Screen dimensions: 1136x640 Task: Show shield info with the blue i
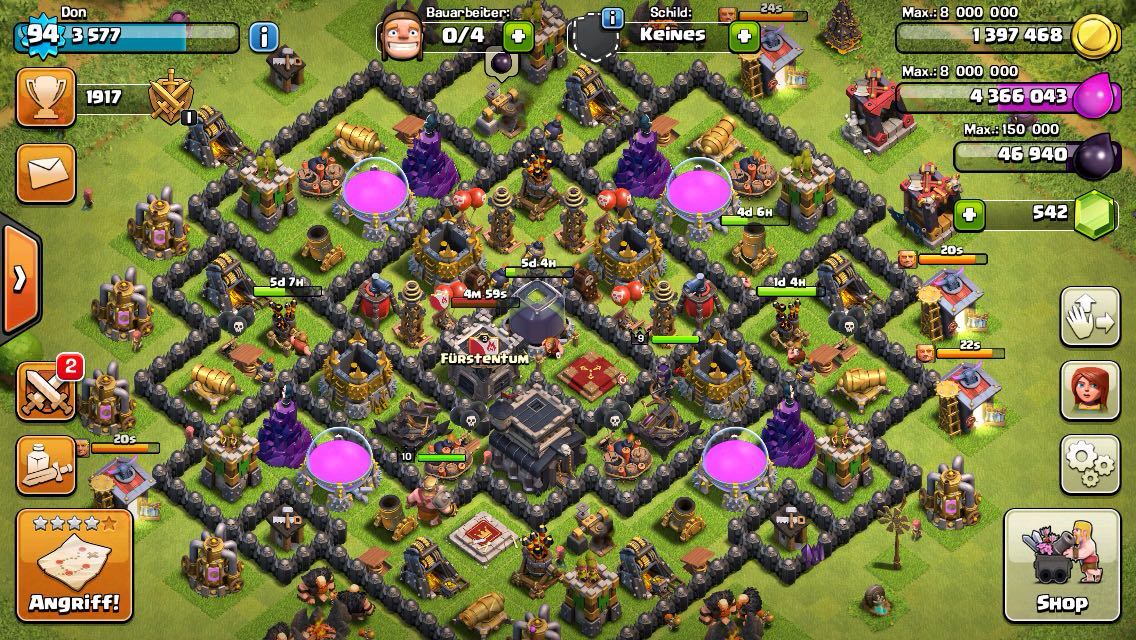(611, 18)
